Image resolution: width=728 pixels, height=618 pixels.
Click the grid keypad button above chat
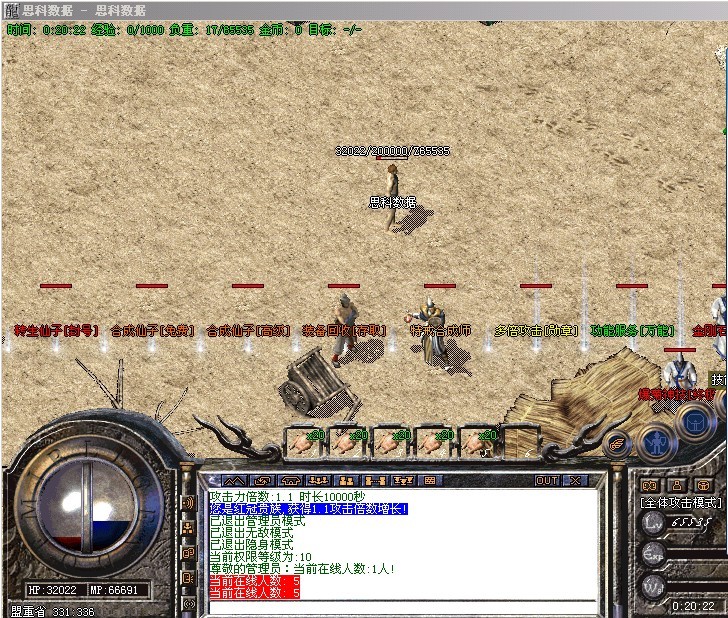[x=429, y=481]
